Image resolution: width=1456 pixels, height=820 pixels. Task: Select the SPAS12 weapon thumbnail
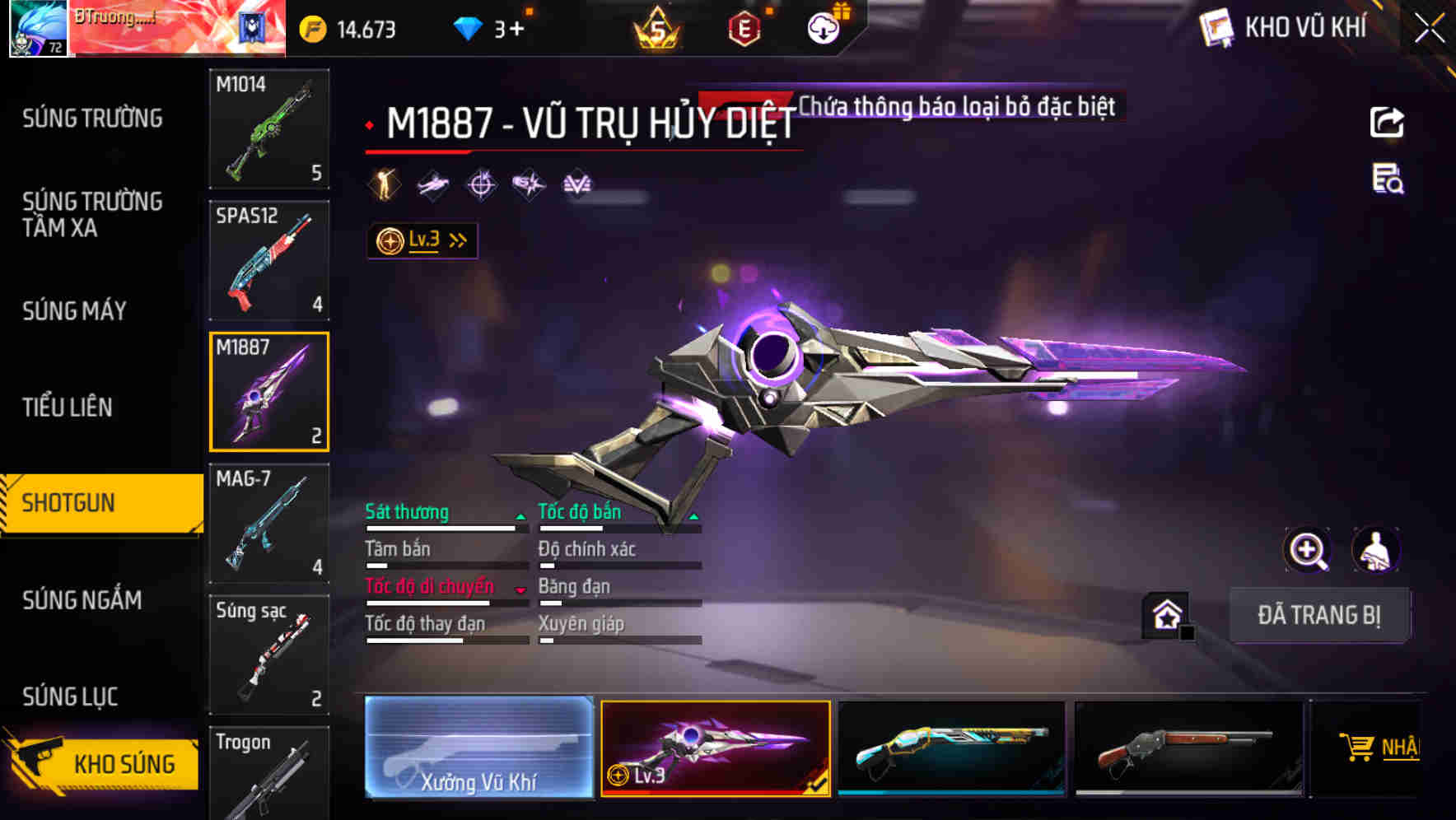point(269,259)
